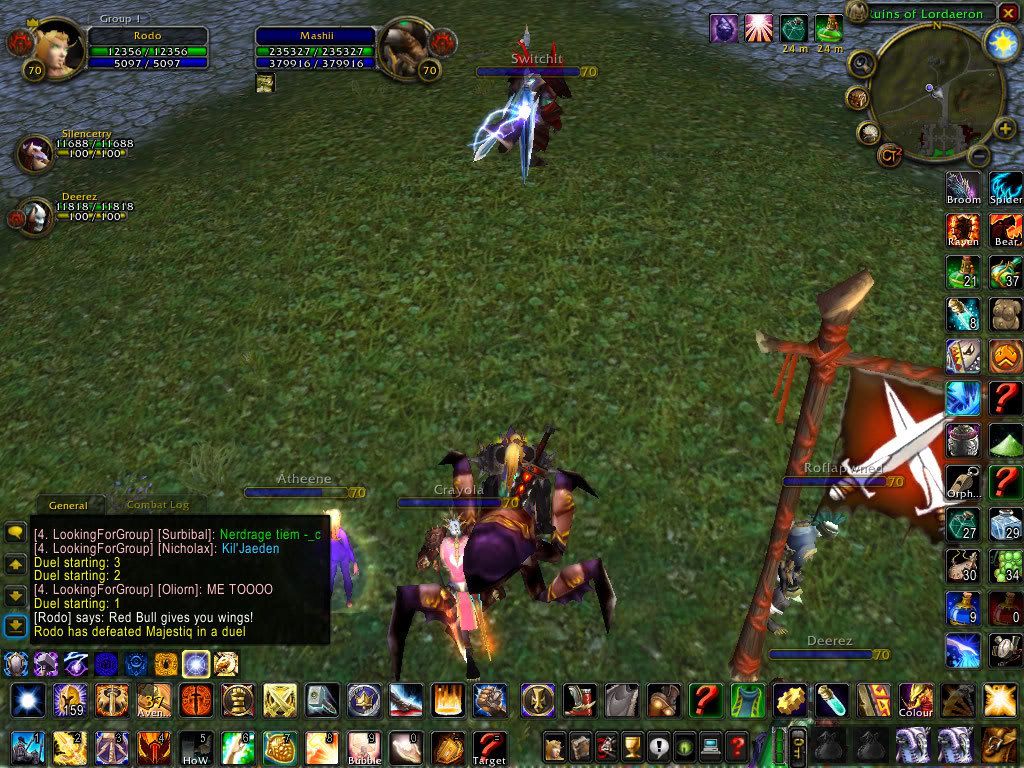
Task: Open the Help request red question mark button
Action: [x=737, y=746]
